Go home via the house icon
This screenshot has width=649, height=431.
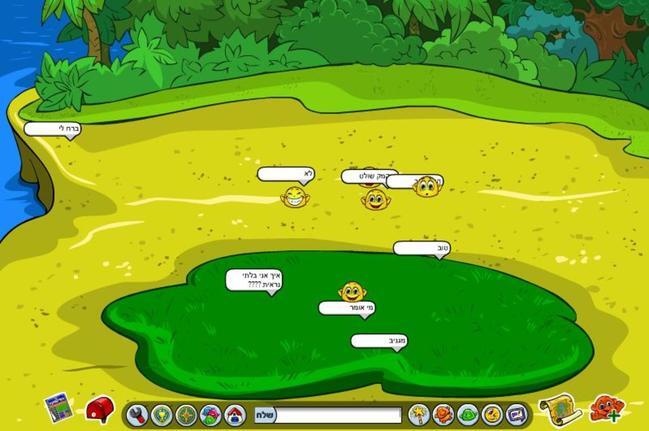(234, 414)
